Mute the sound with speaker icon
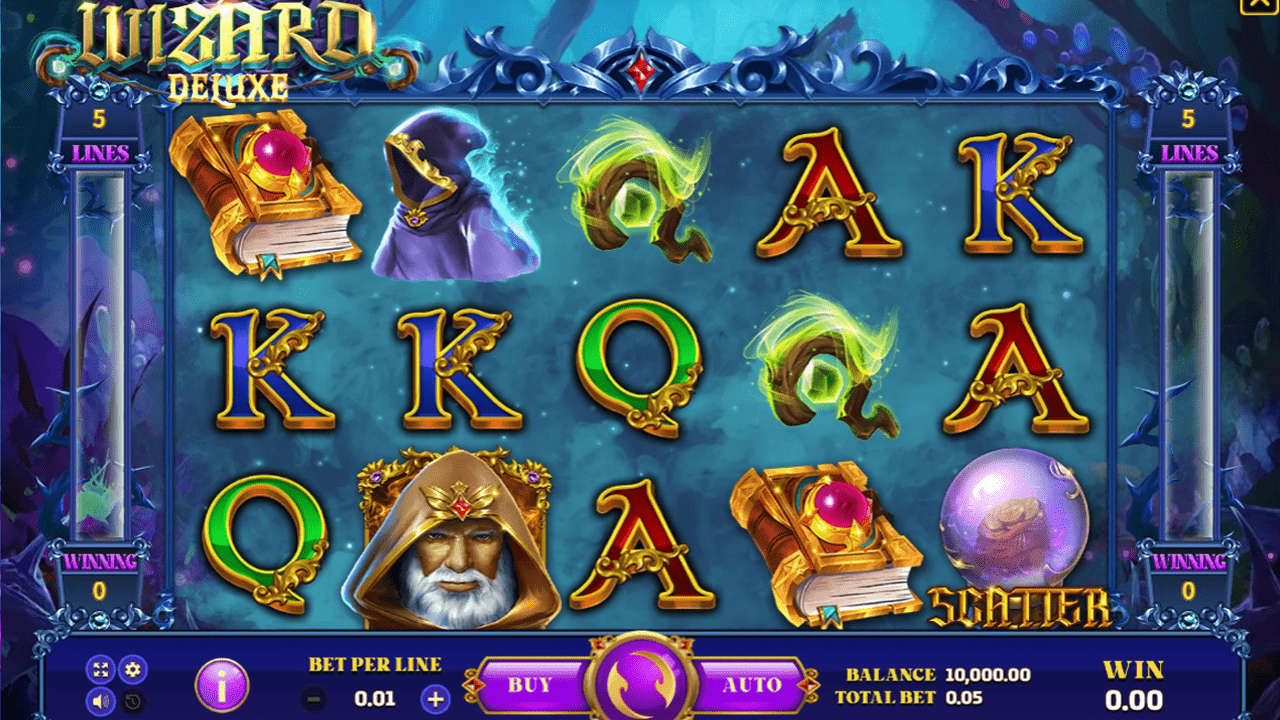This screenshot has height=720, width=1280. pyautogui.click(x=100, y=700)
